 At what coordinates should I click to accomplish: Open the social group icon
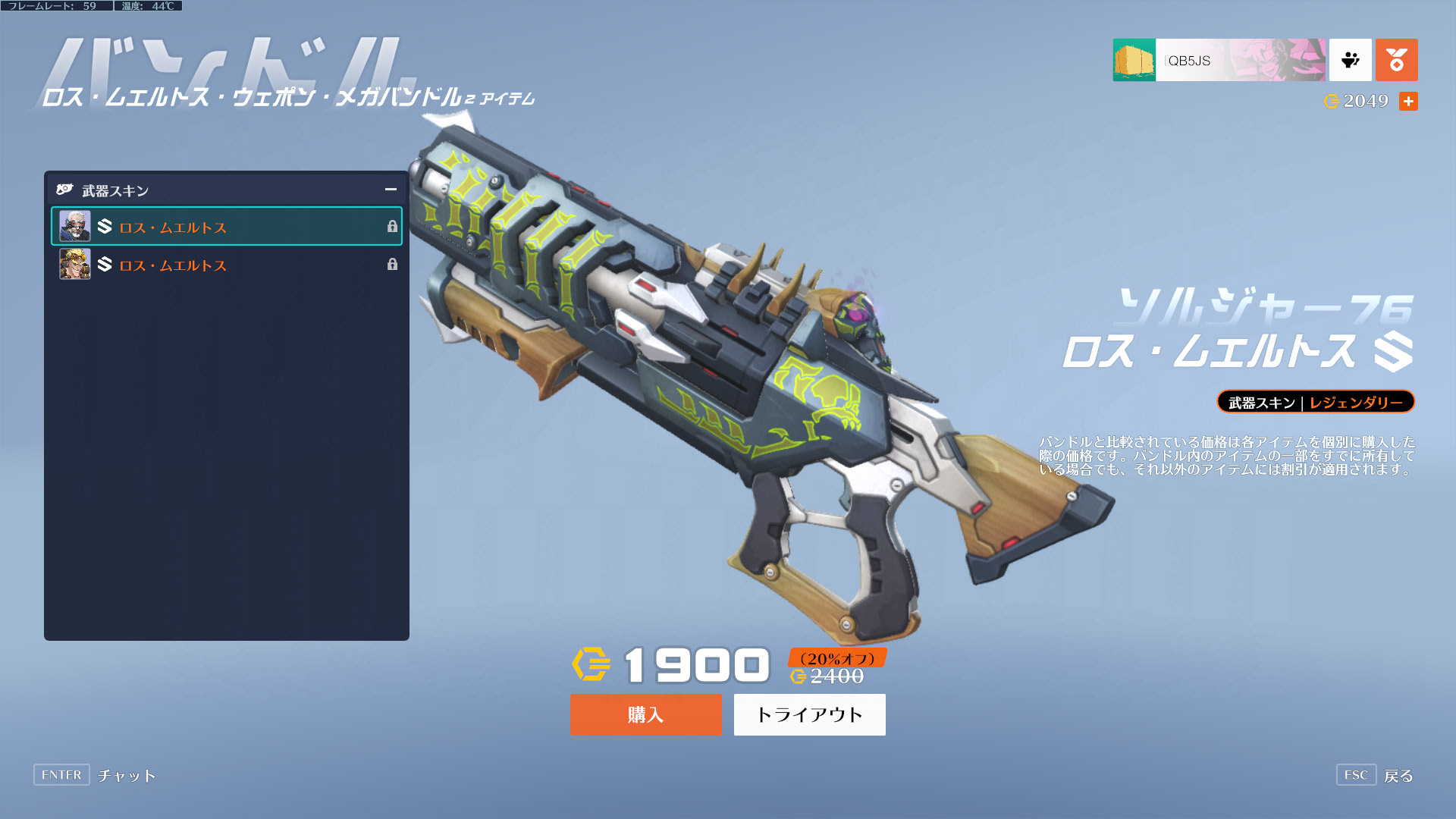coord(1350,60)
